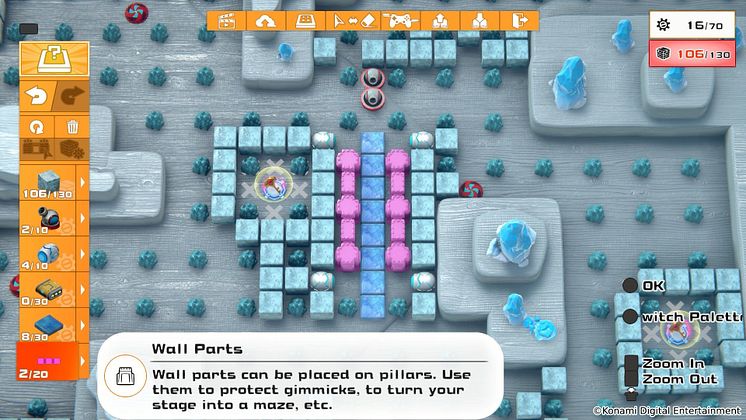Open the stage floor settings icon
This screenshot has height=420, width=746.
click(303, 20)
